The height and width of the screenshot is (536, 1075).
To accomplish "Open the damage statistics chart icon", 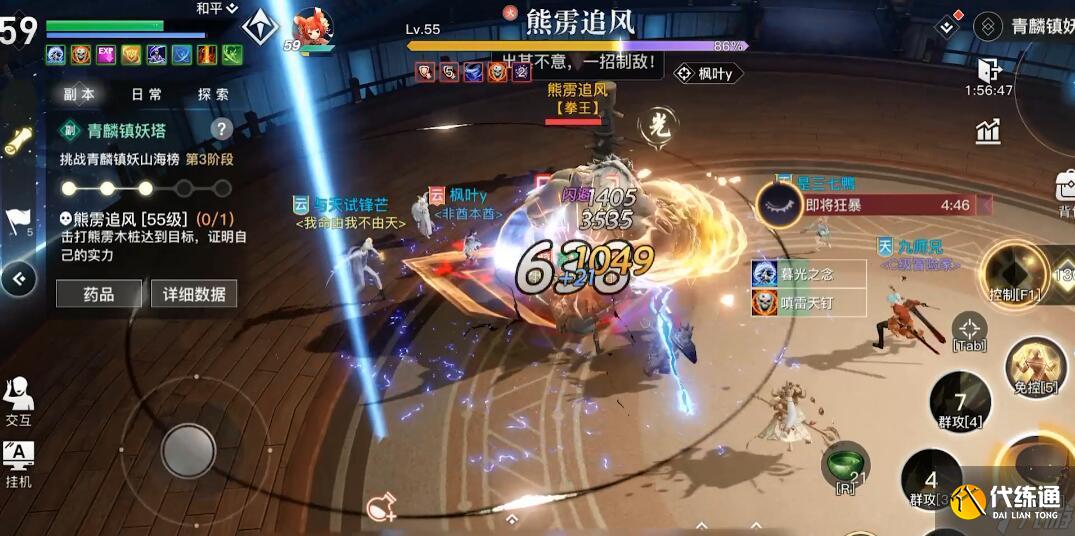I will point(988,131).
